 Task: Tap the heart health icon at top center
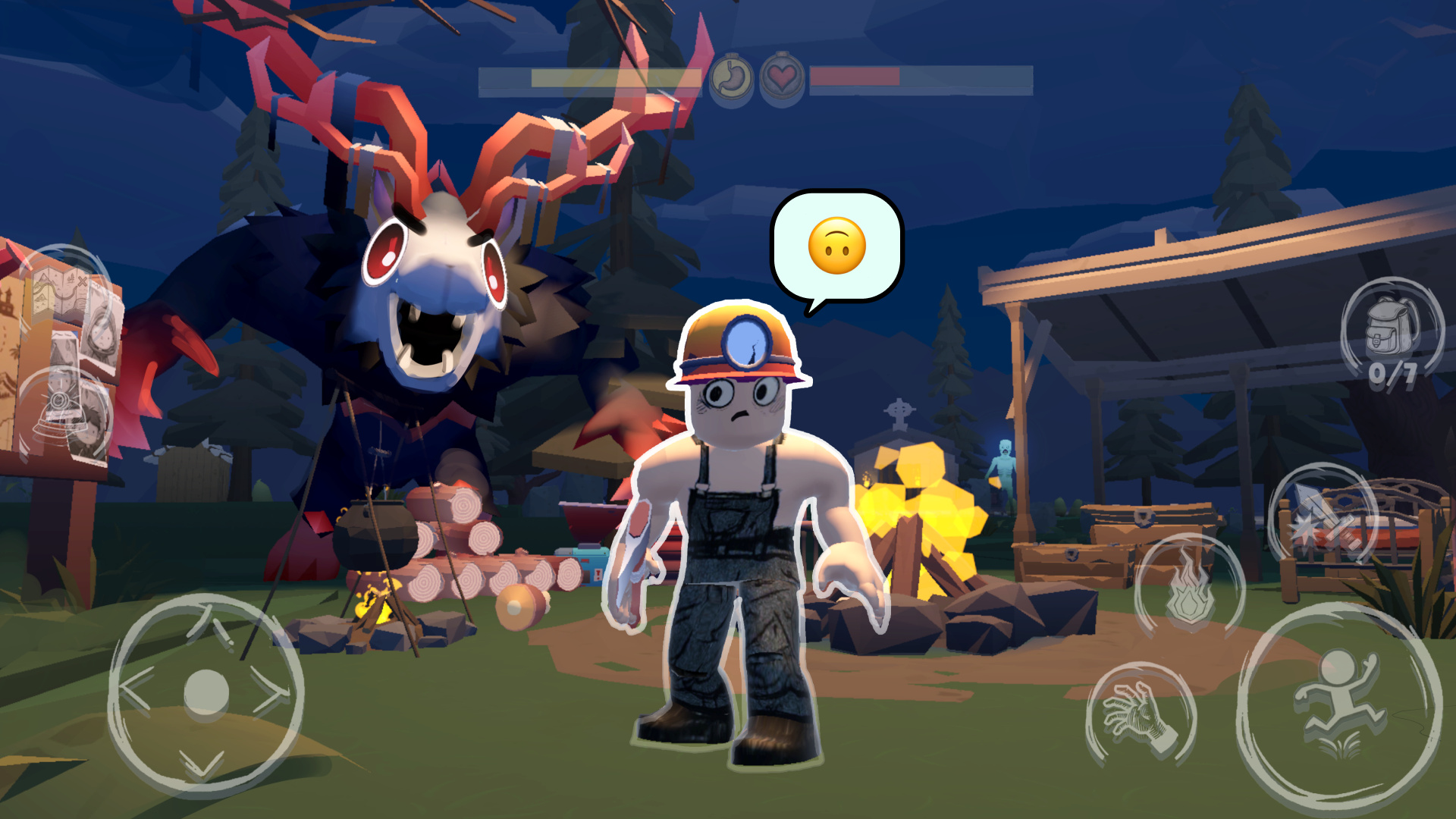781,77
